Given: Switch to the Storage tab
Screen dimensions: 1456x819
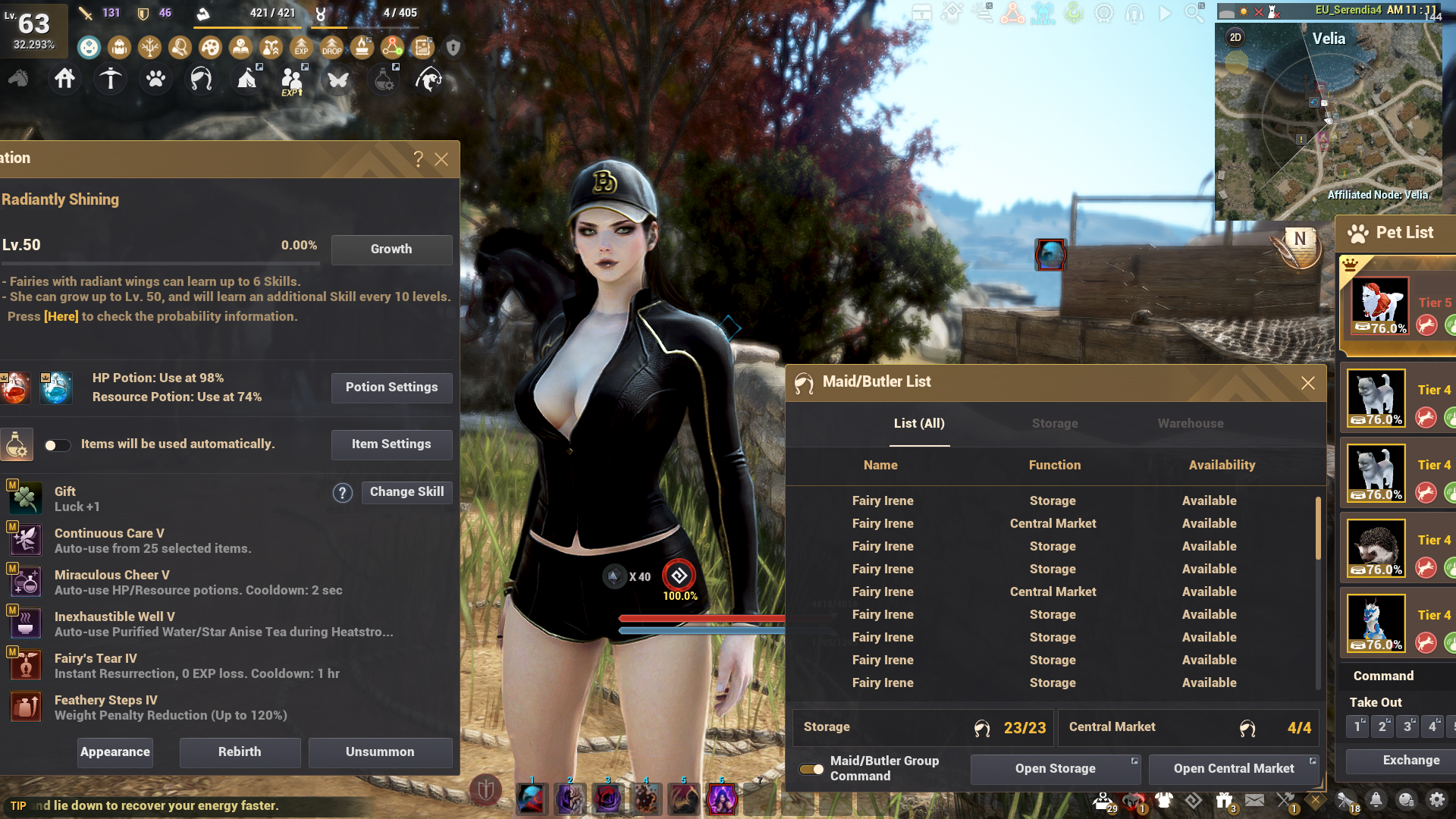Looking at the screenshot, I should pyautogui.click(x=1054, y=424).
